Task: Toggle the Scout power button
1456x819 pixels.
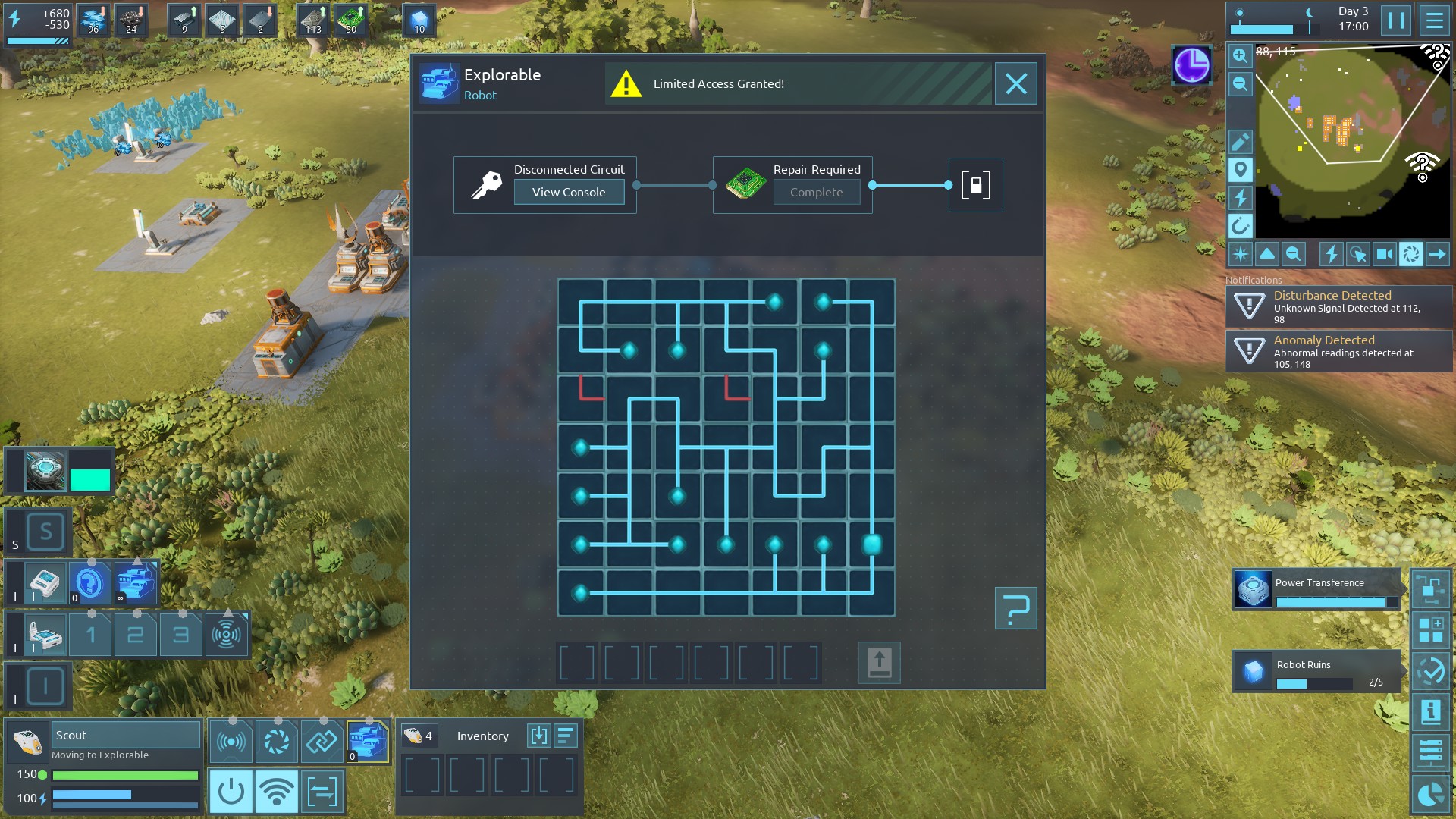Action: coord(231,792)
